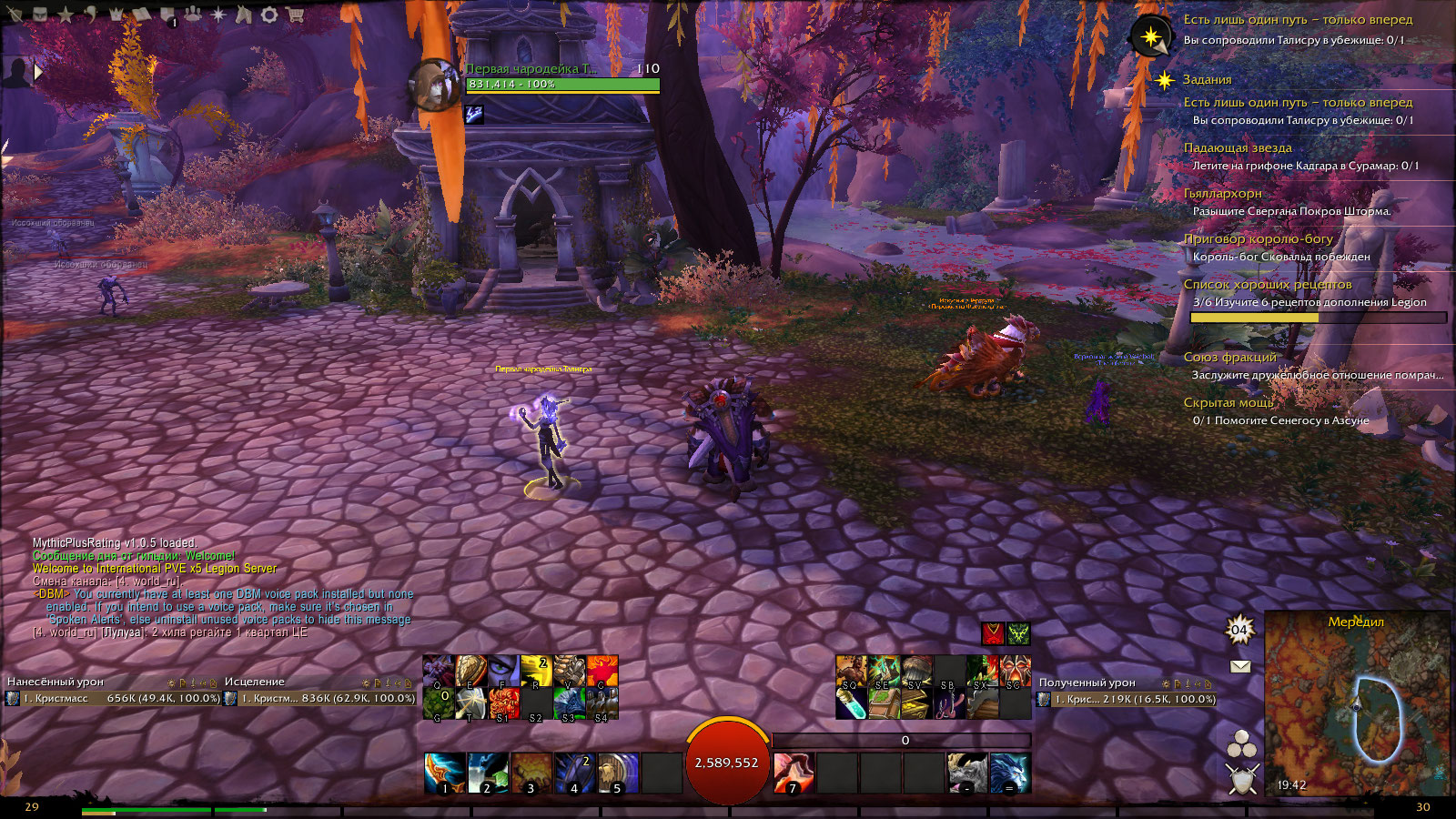Activate the yellow ability bound to R
The image size is (1456, 819).
(536, 672)
